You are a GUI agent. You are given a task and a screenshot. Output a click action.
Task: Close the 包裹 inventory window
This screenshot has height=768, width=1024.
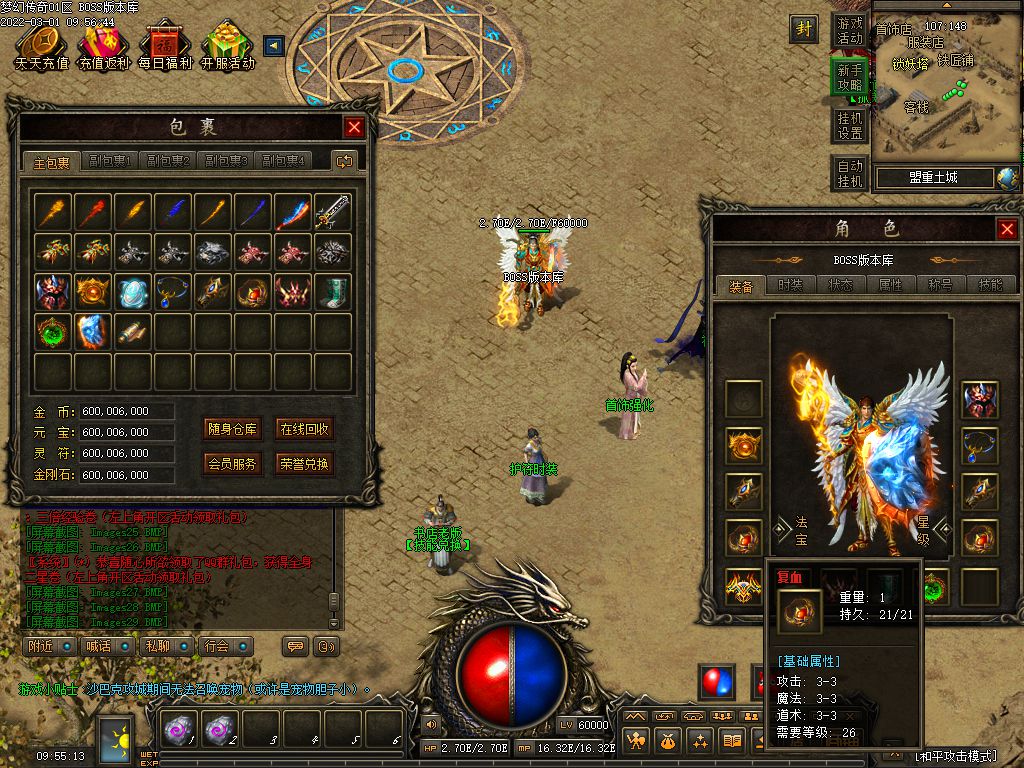pyautogui.click(x=354, y=127)
